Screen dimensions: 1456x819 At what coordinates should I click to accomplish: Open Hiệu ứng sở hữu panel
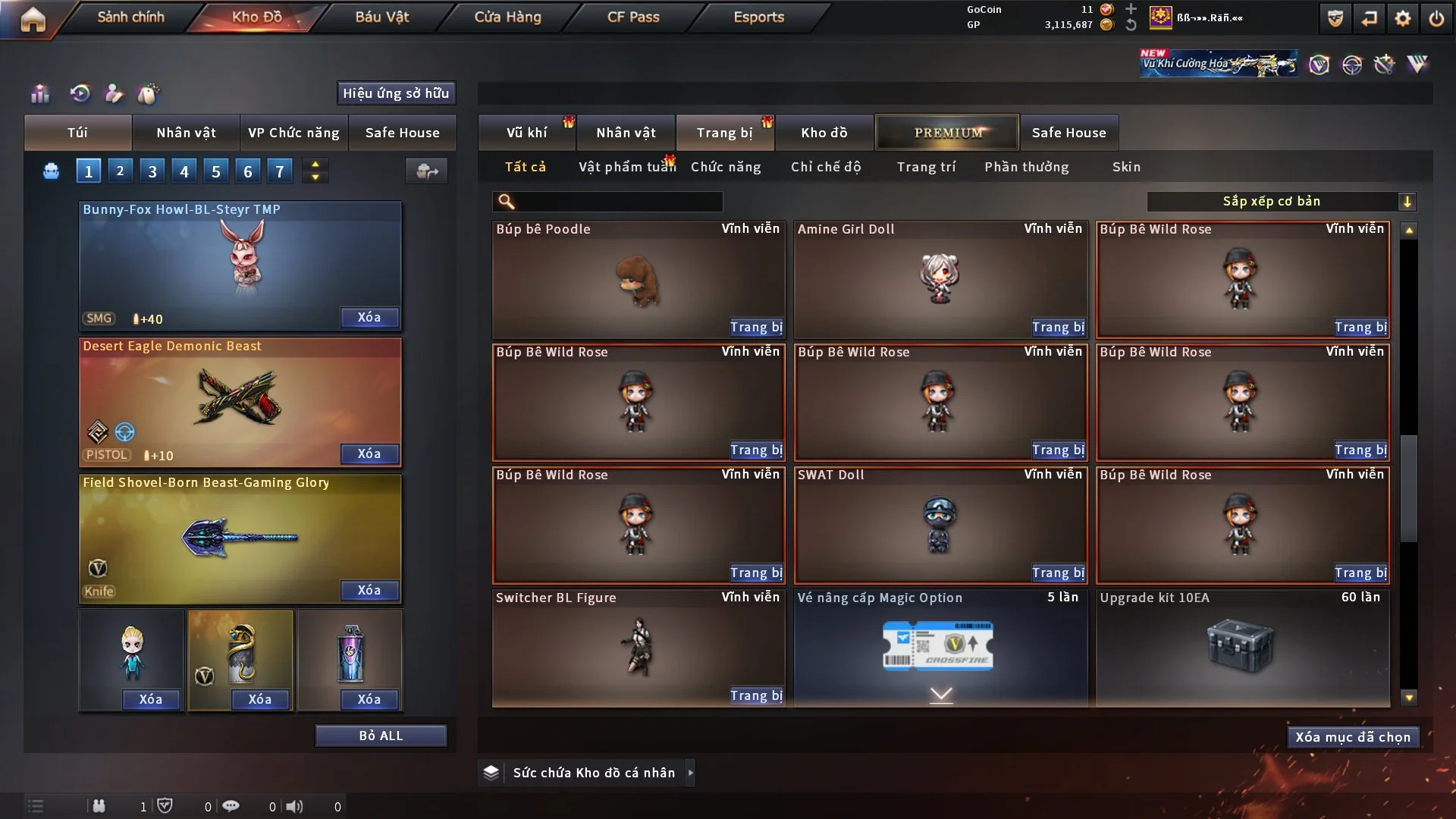[x=396, y=93]
